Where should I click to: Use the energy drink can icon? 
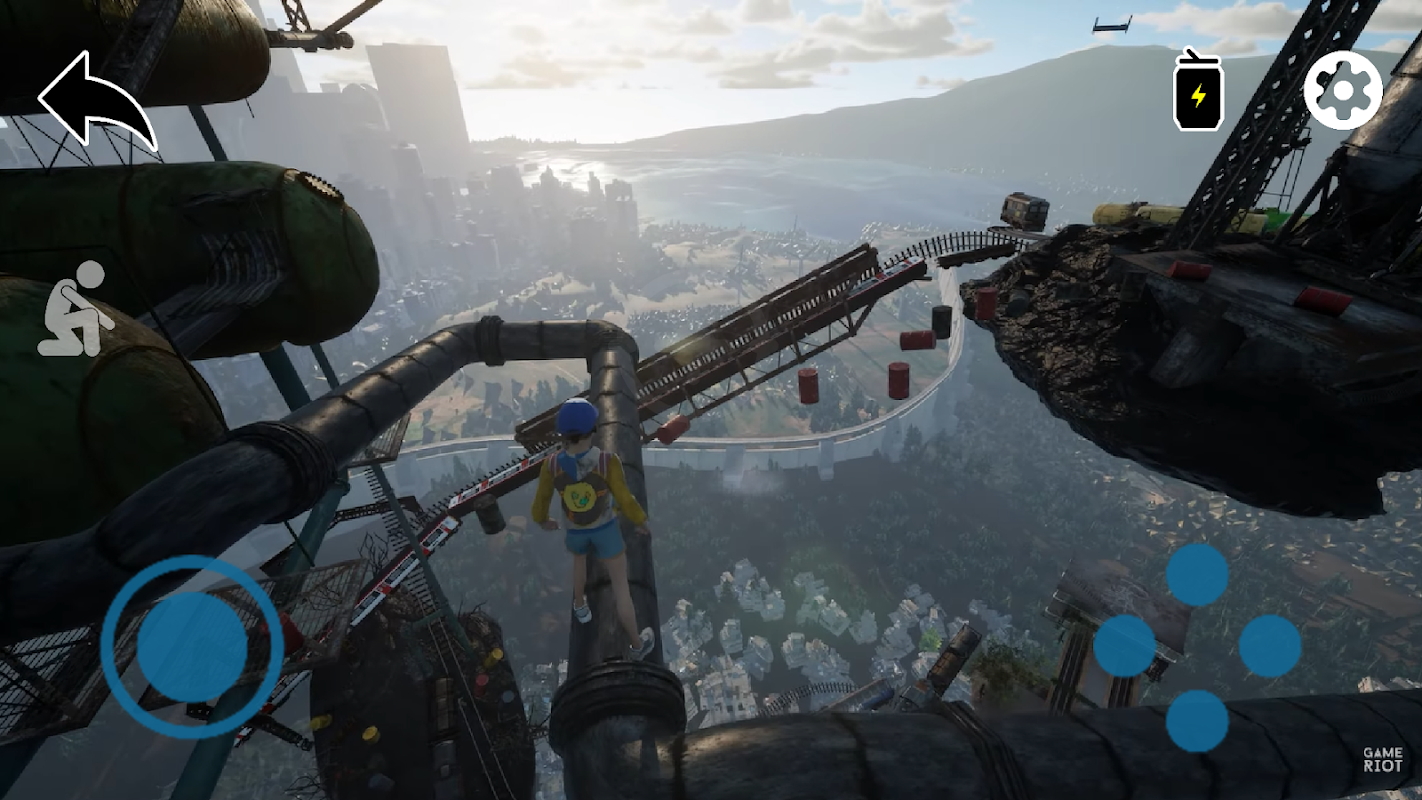[x=1198, y=90]
